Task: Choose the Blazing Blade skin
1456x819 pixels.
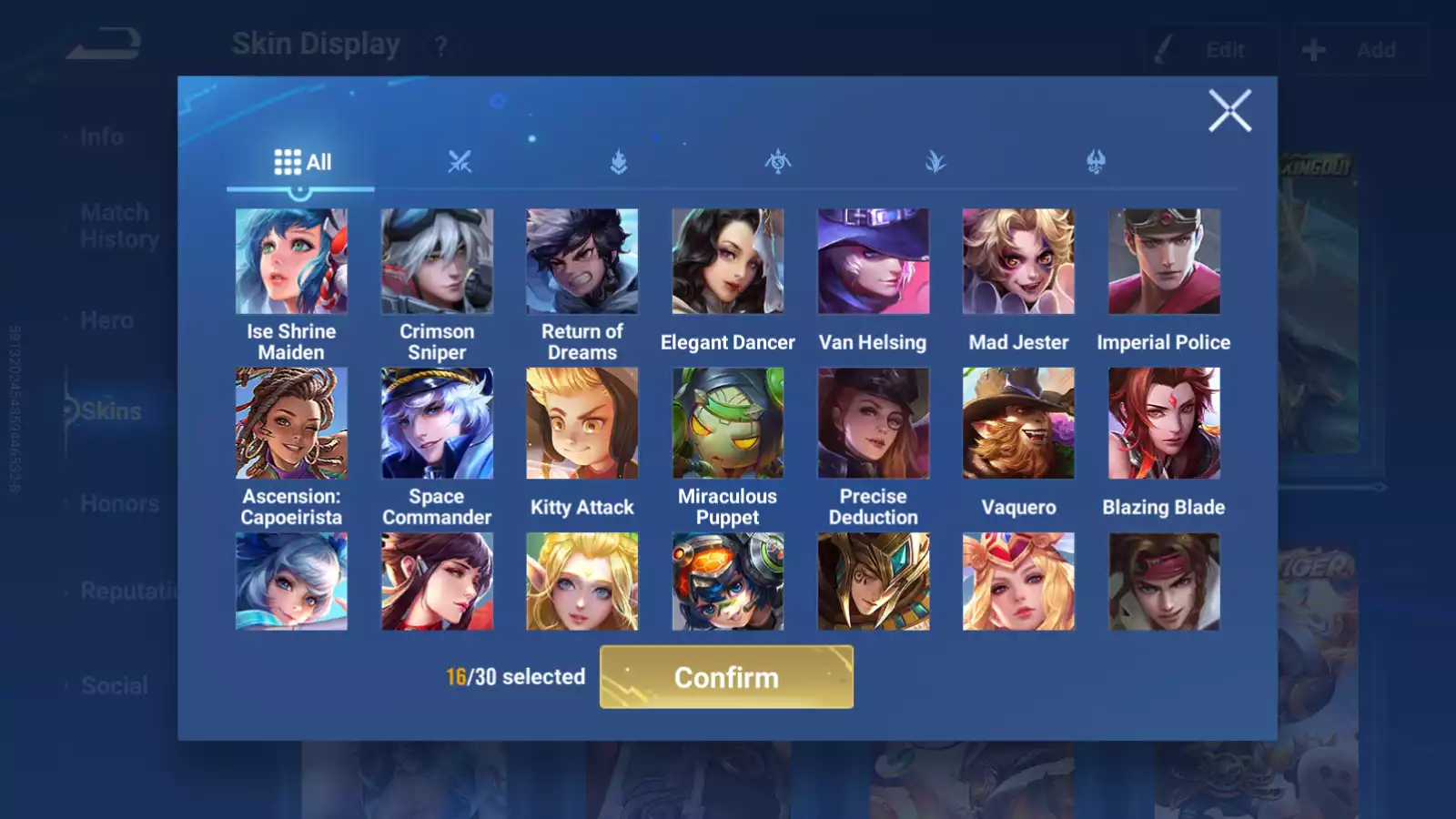Action: click(x=1164, y=424)
